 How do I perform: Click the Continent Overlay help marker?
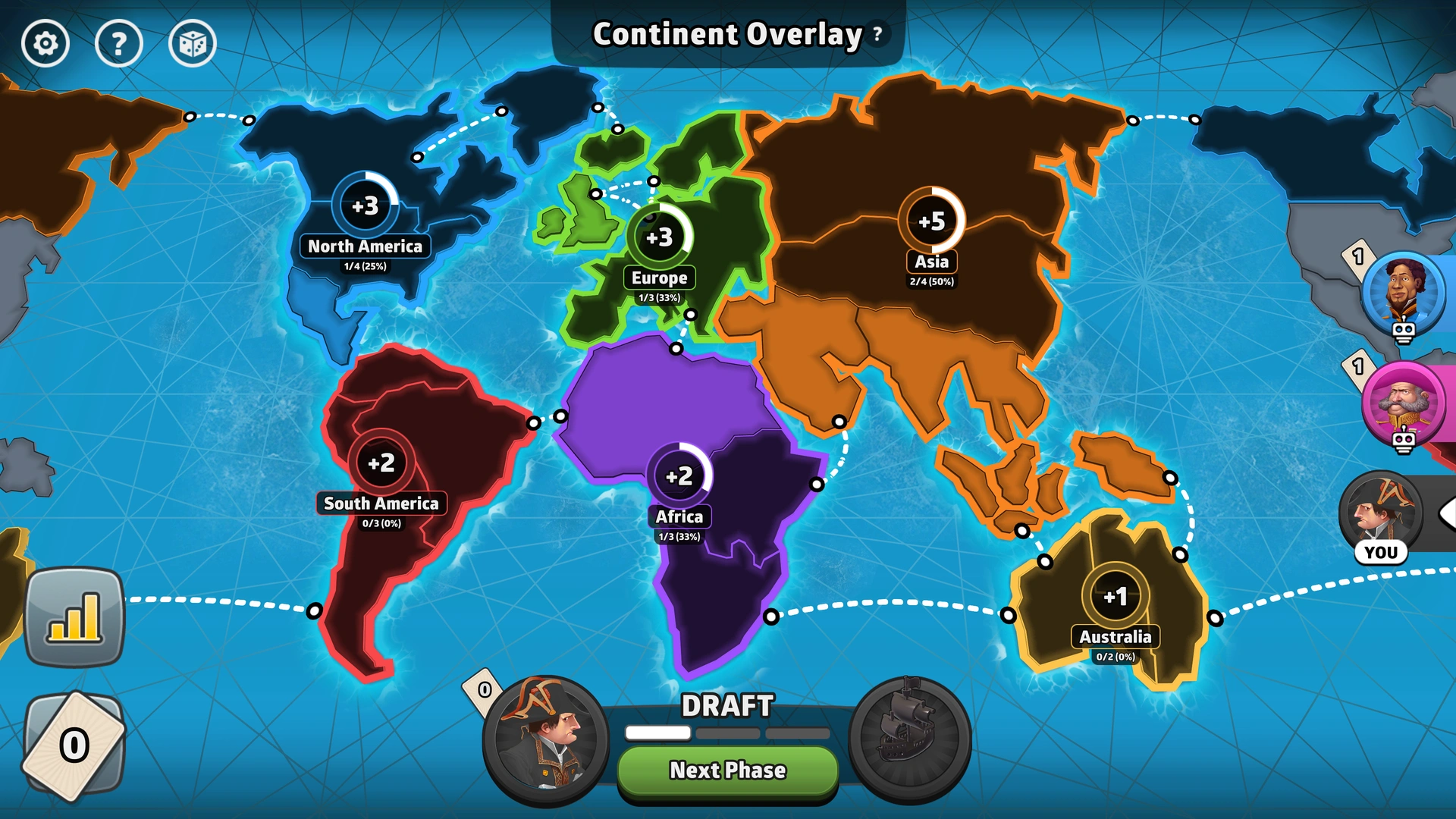tap(877, 33)
